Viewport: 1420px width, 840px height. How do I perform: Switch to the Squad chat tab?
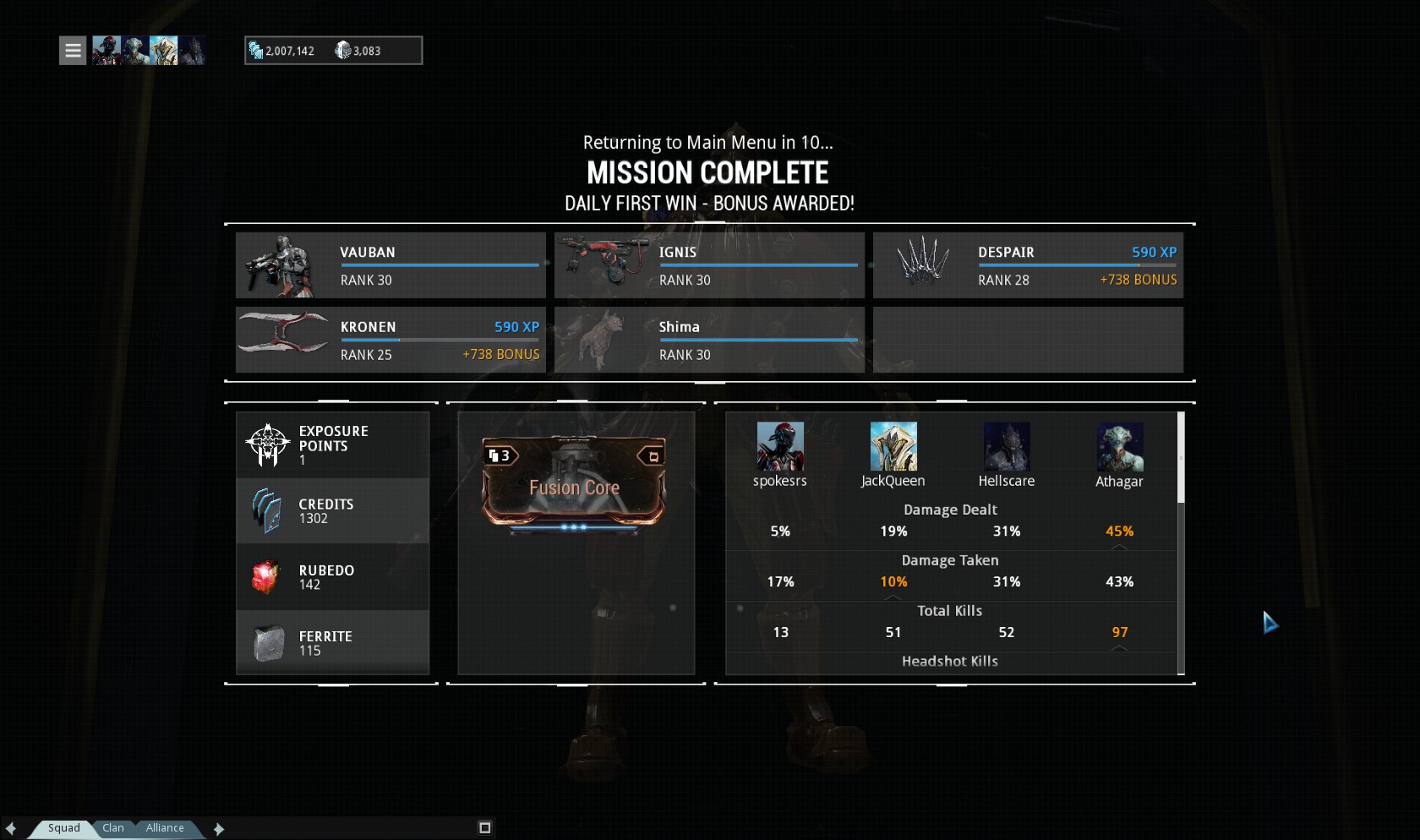[x=63, y=828]
